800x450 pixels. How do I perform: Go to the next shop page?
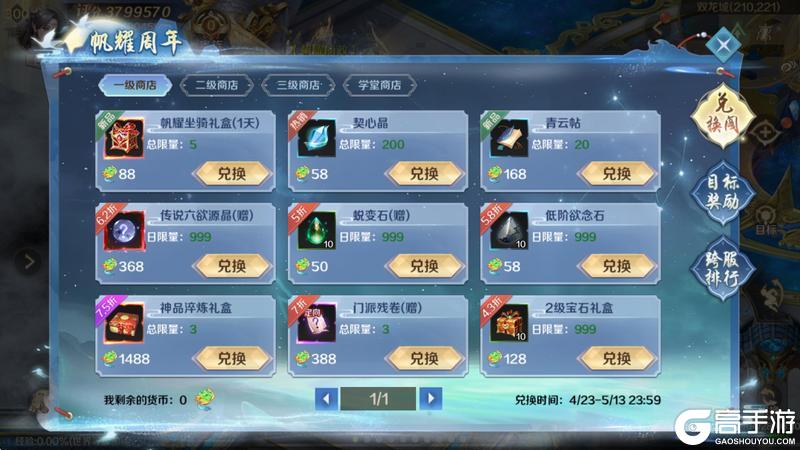point(430,398)
